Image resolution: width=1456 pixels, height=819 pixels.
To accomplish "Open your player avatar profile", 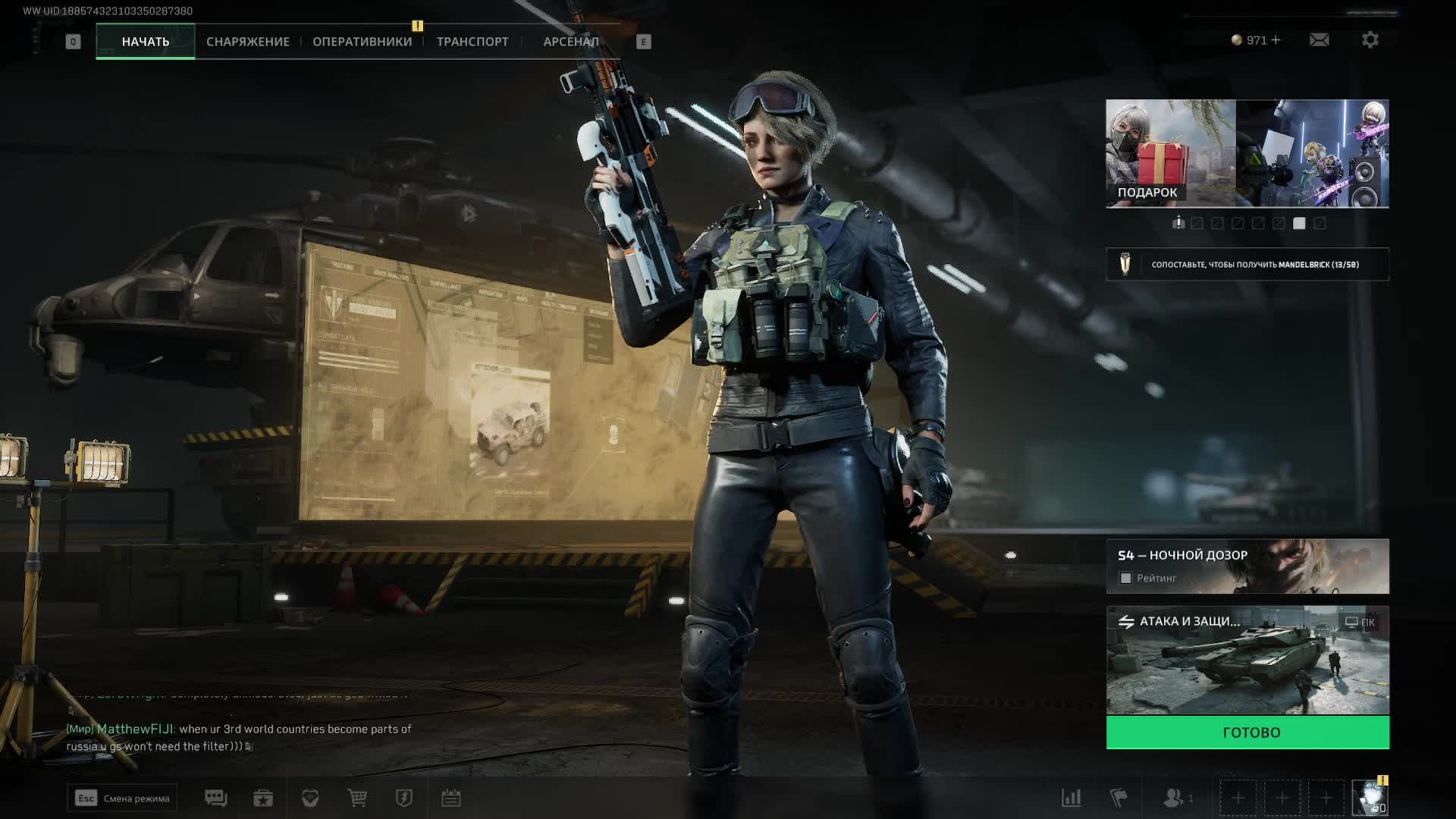I will [1370, 798].
